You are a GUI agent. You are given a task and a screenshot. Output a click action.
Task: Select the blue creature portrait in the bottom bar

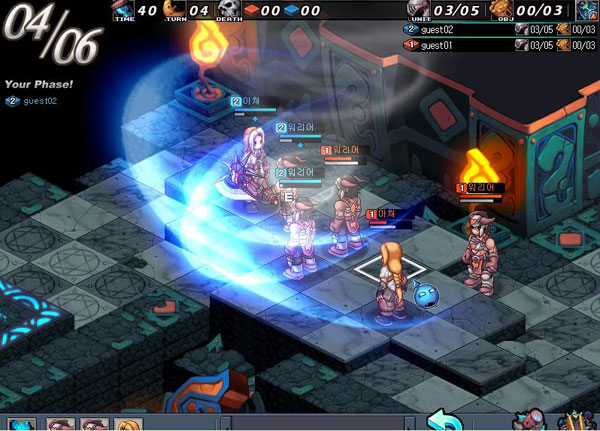[22, 424]
